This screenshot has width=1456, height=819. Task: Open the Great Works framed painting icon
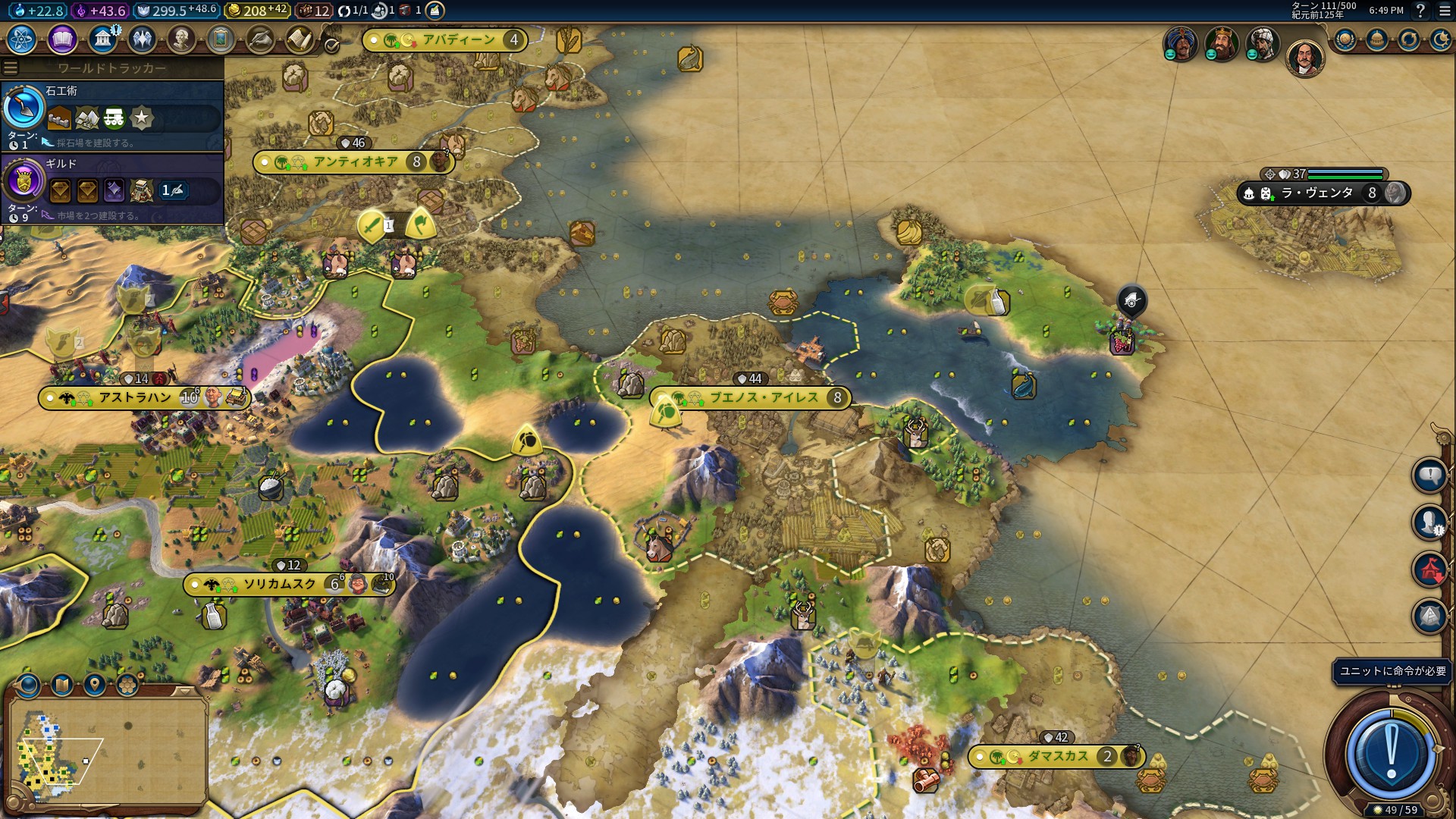[221, 39]
